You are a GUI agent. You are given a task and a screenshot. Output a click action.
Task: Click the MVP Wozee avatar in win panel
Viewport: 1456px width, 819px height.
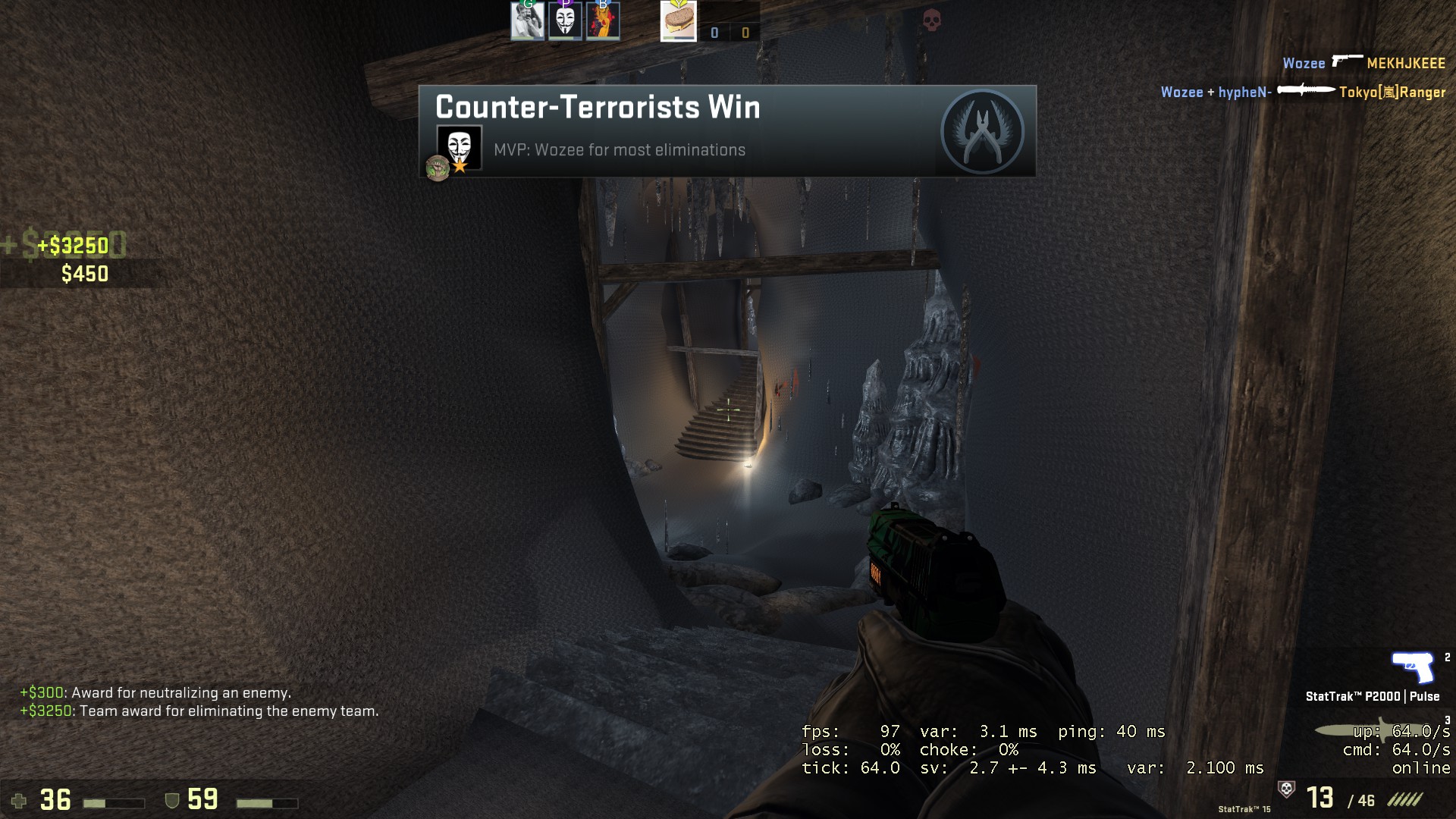pyautogui.click(x=459, y=147)
